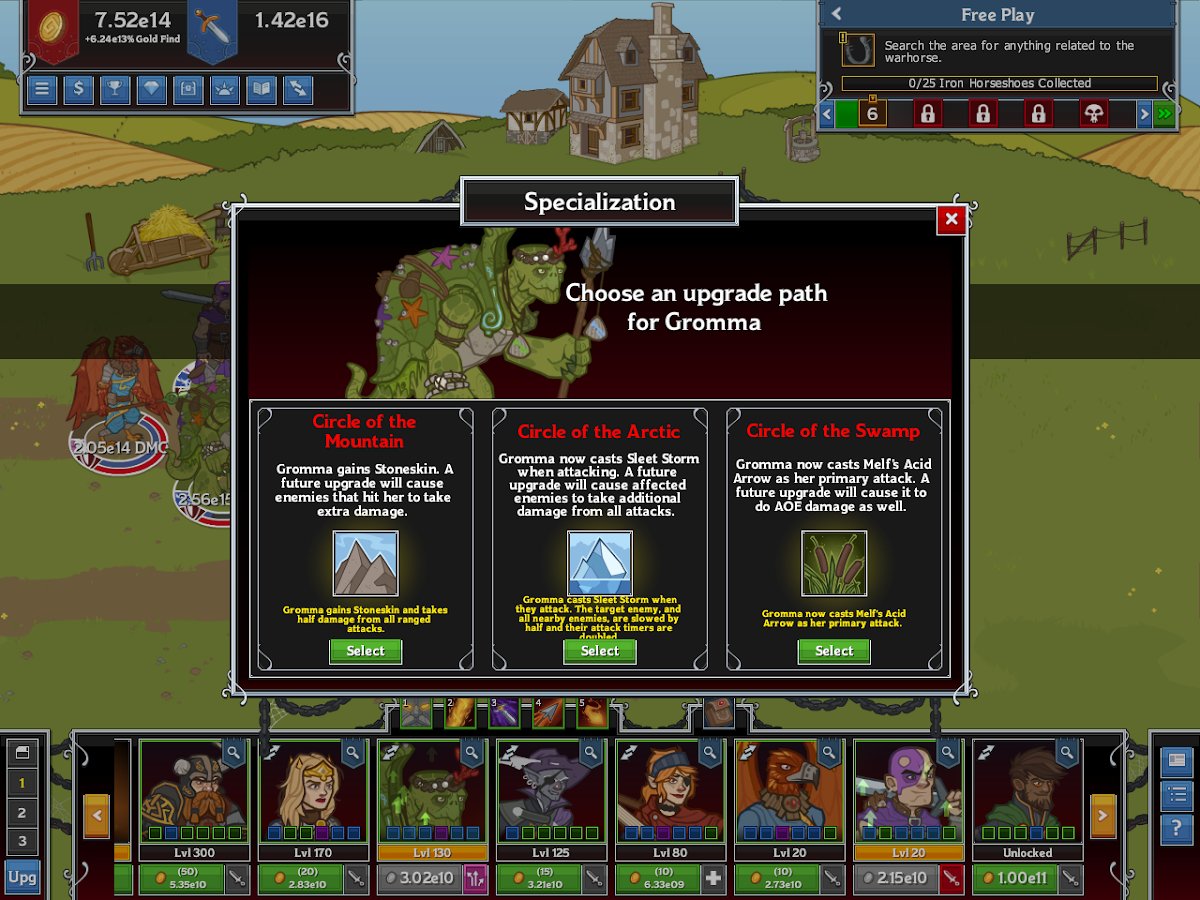The height and width of the screenshot is (900, 1200).
Task: Pick the Circle of the Swamp upgrade
Action: [x=834, y=651]
